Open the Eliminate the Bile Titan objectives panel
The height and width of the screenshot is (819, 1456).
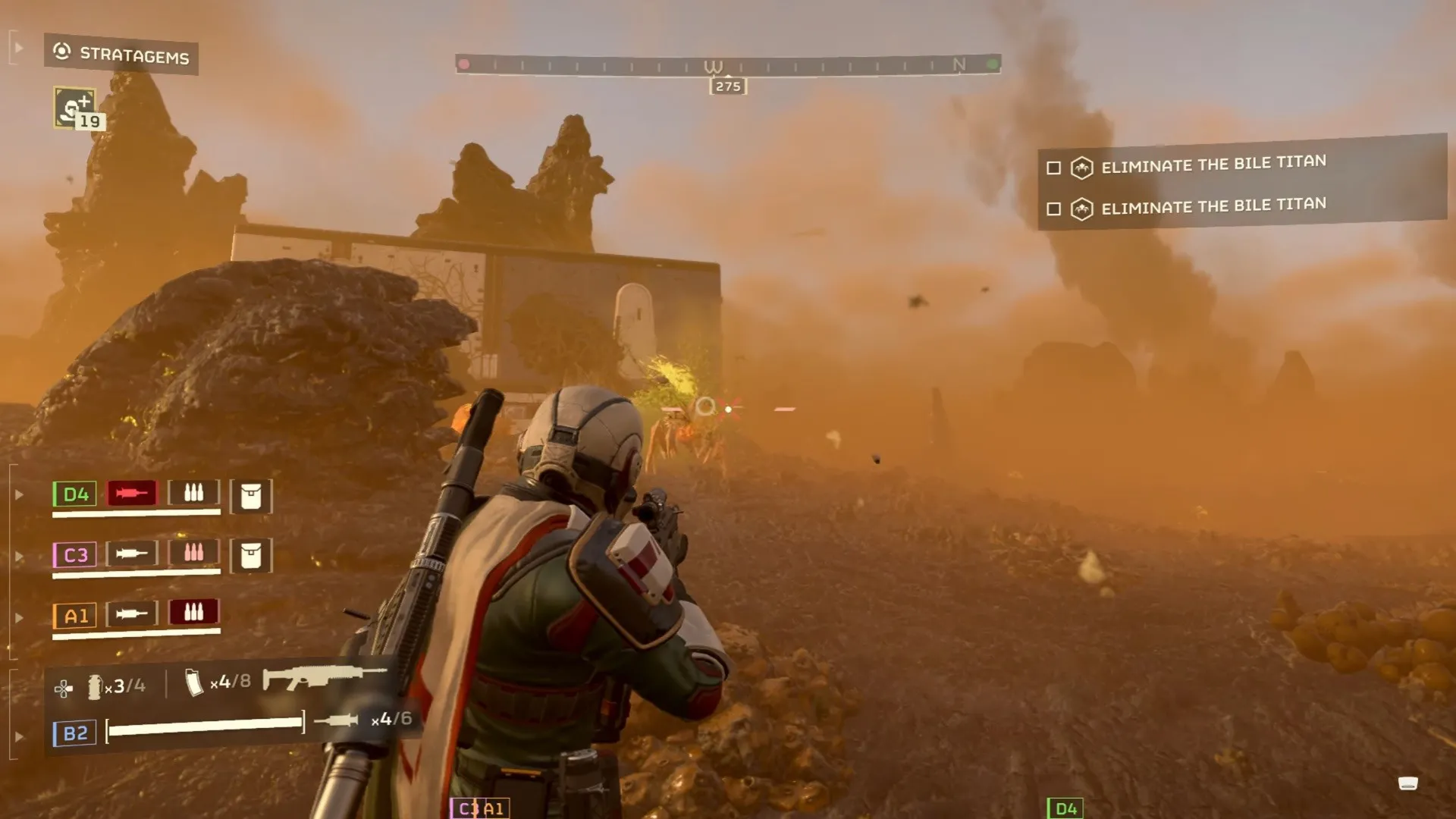coord(1241,184)
